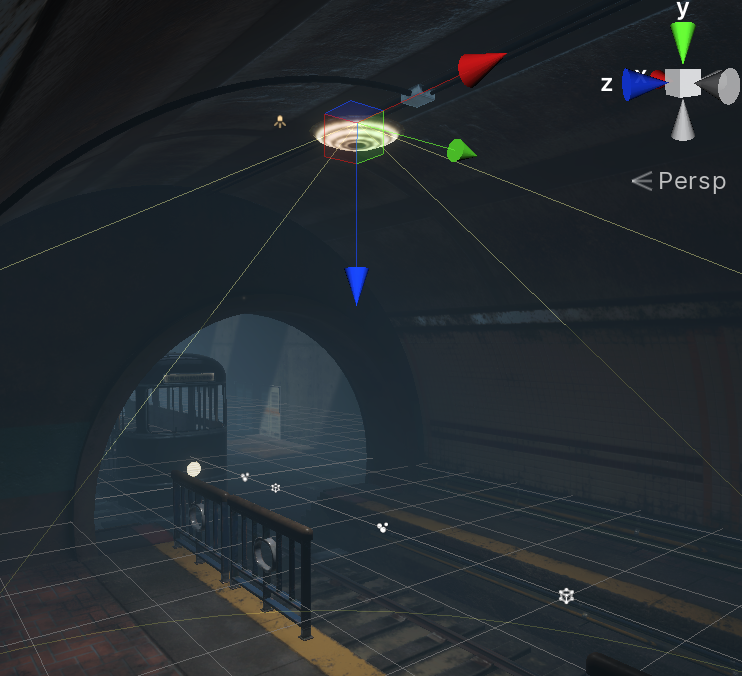
Task: Click the blue downward move-handle arrow
Action: pyautogui.click(x=357, y=285)
